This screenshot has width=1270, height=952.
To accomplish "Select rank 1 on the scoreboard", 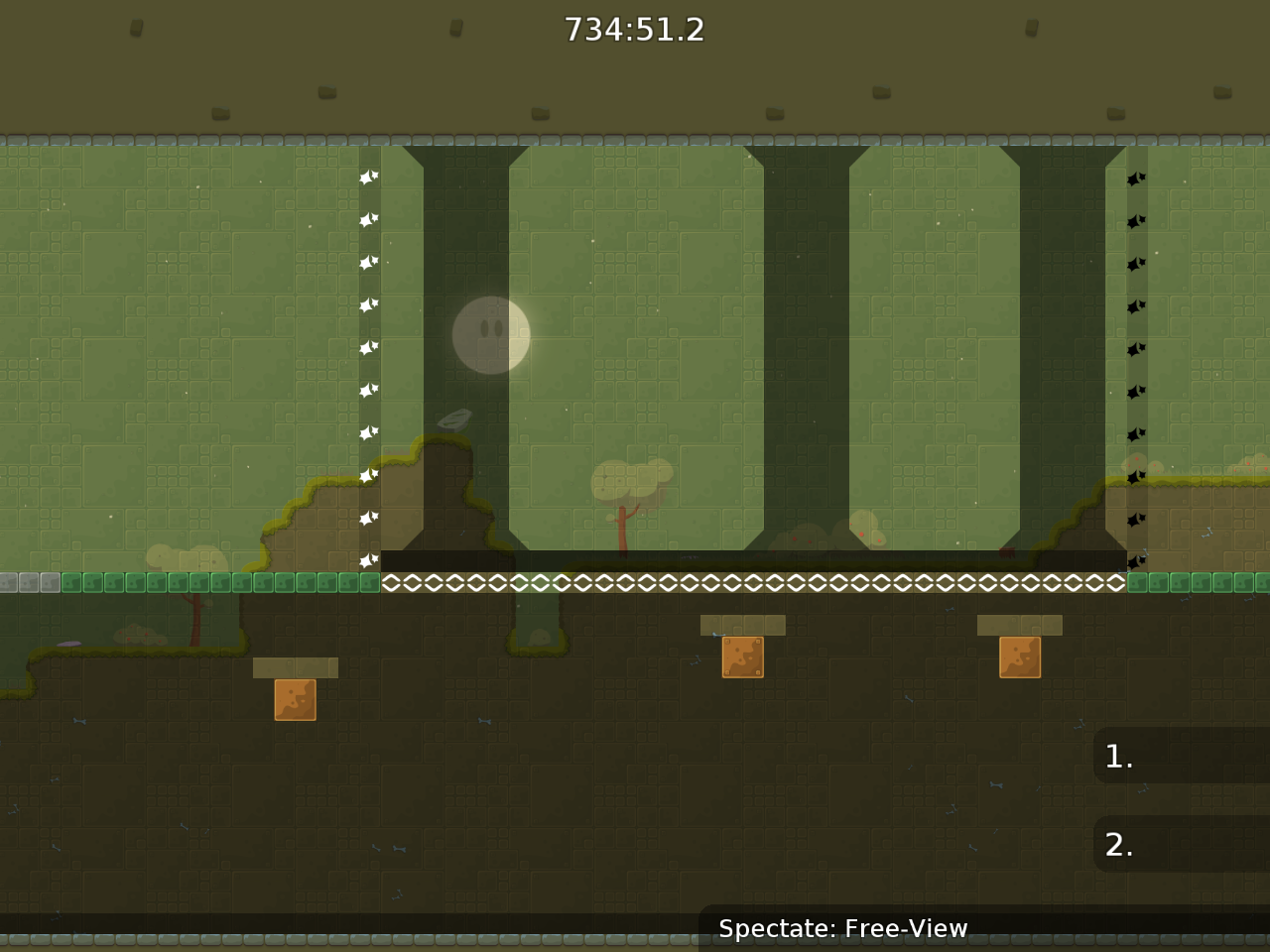I will point(1181,756).
